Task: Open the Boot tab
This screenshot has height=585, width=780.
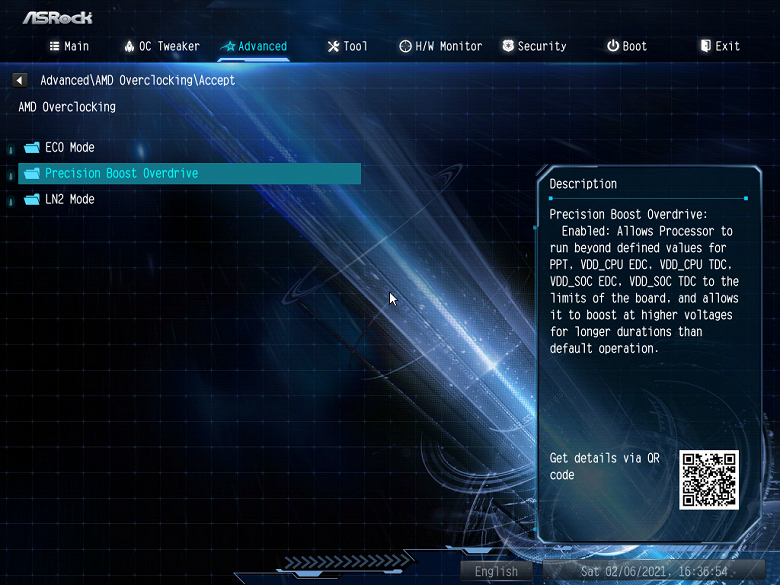Action: point(627,46)
